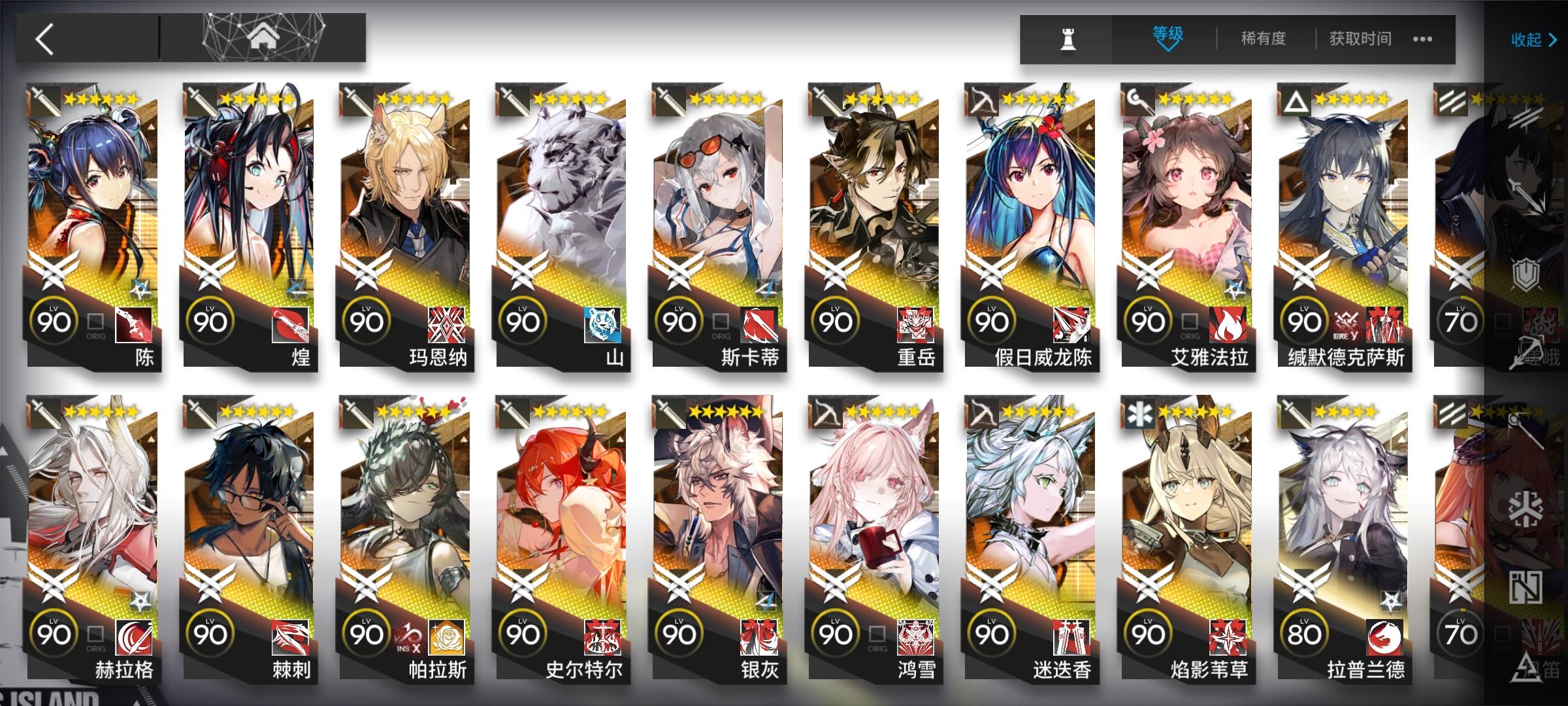Collapse the sort panel via 收起 chevron
Screen dimensions: 1568x706
coord(1532,41)
